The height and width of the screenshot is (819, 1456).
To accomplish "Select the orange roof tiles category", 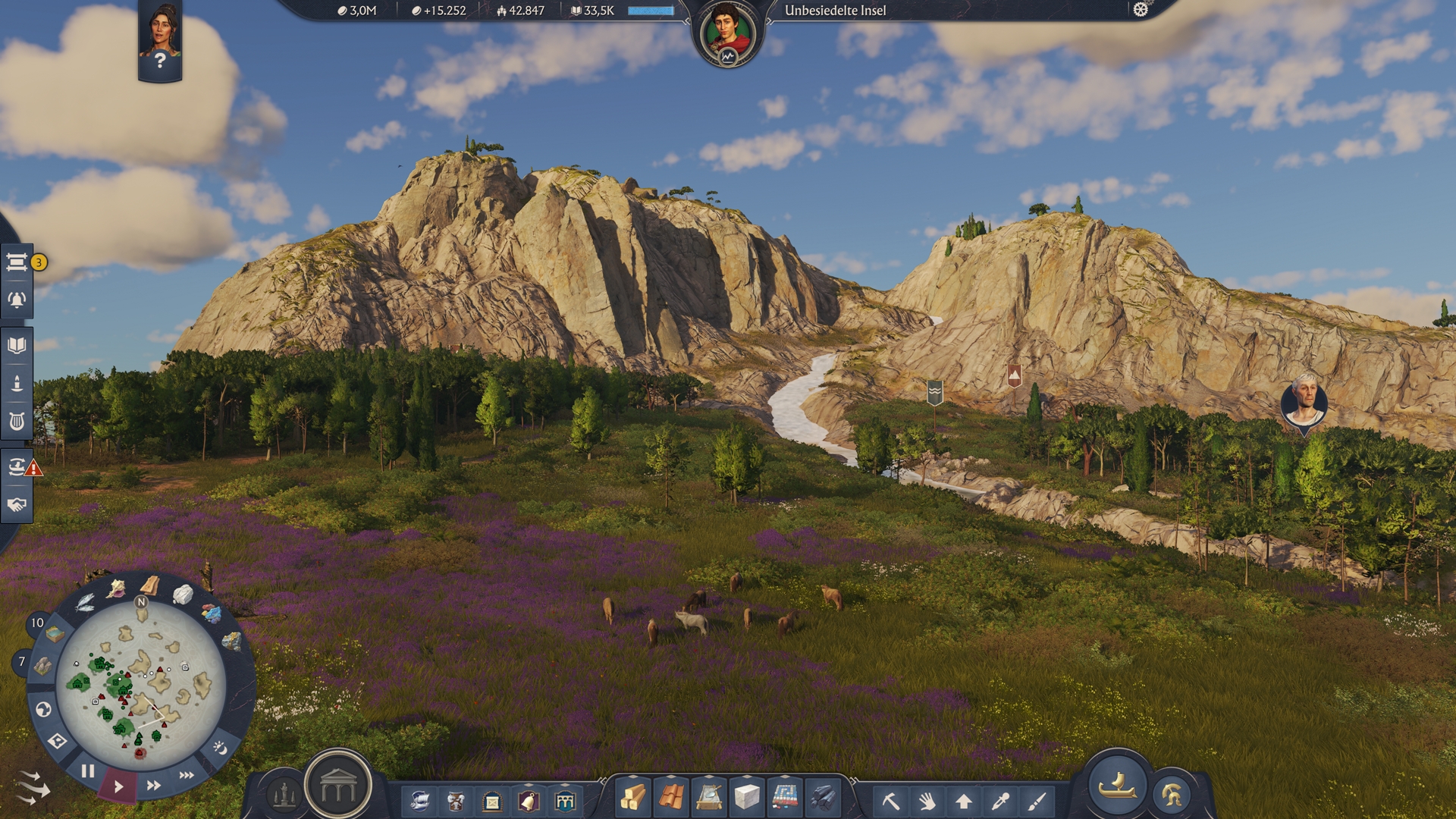I will (671, 798).
